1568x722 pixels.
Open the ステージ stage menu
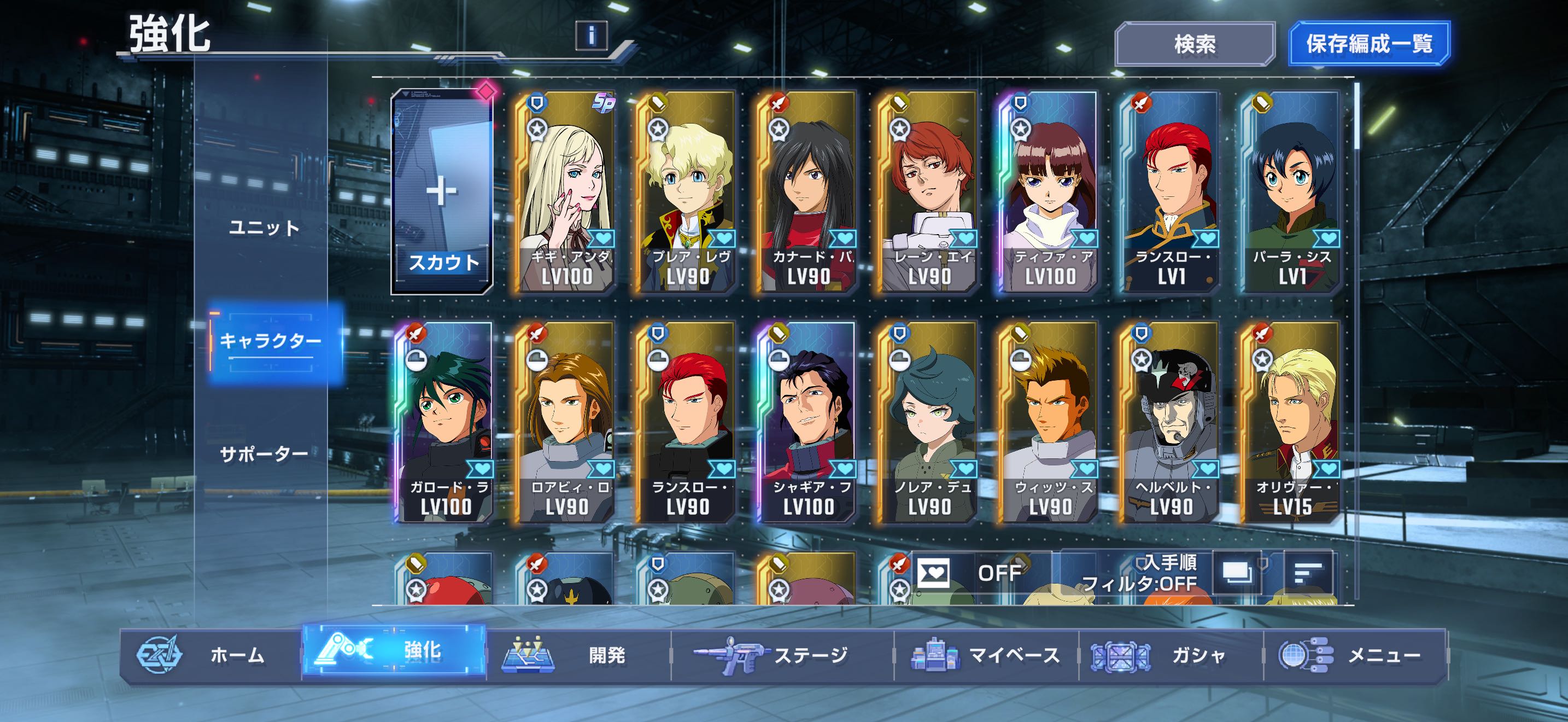[x=782, y=655]
